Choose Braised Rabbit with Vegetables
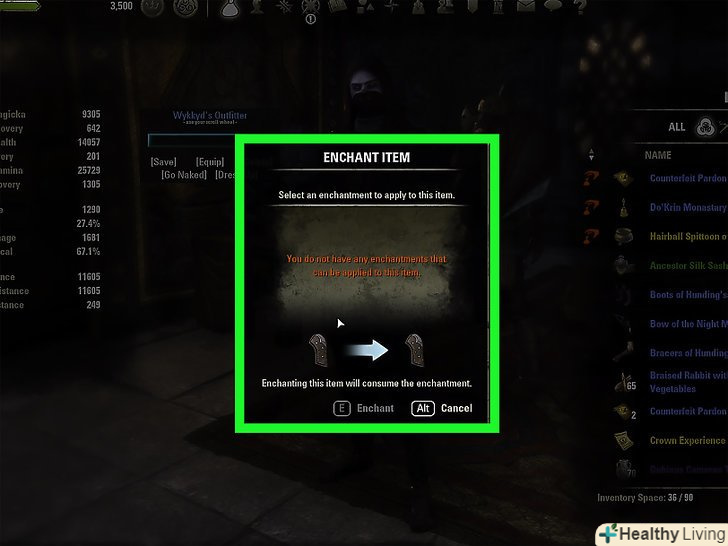The image size is (728, 546). 686,382
